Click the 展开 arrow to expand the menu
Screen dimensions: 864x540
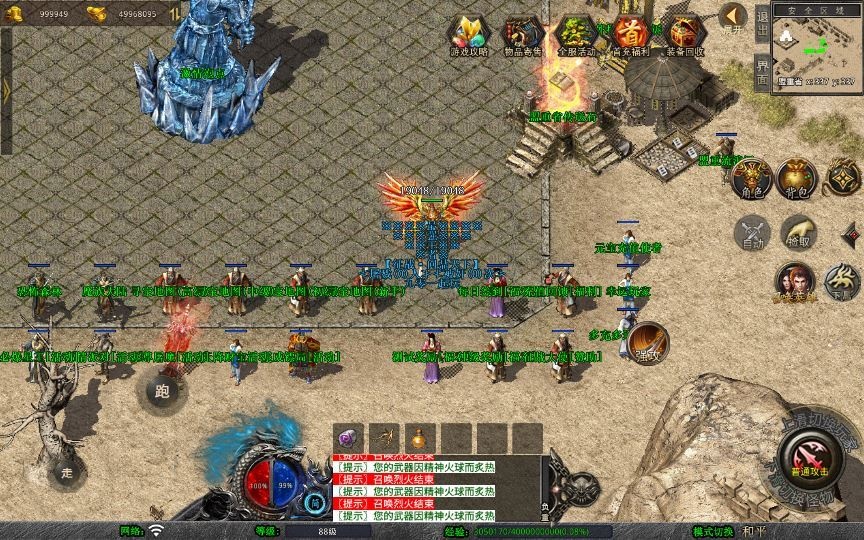[733, 19]
